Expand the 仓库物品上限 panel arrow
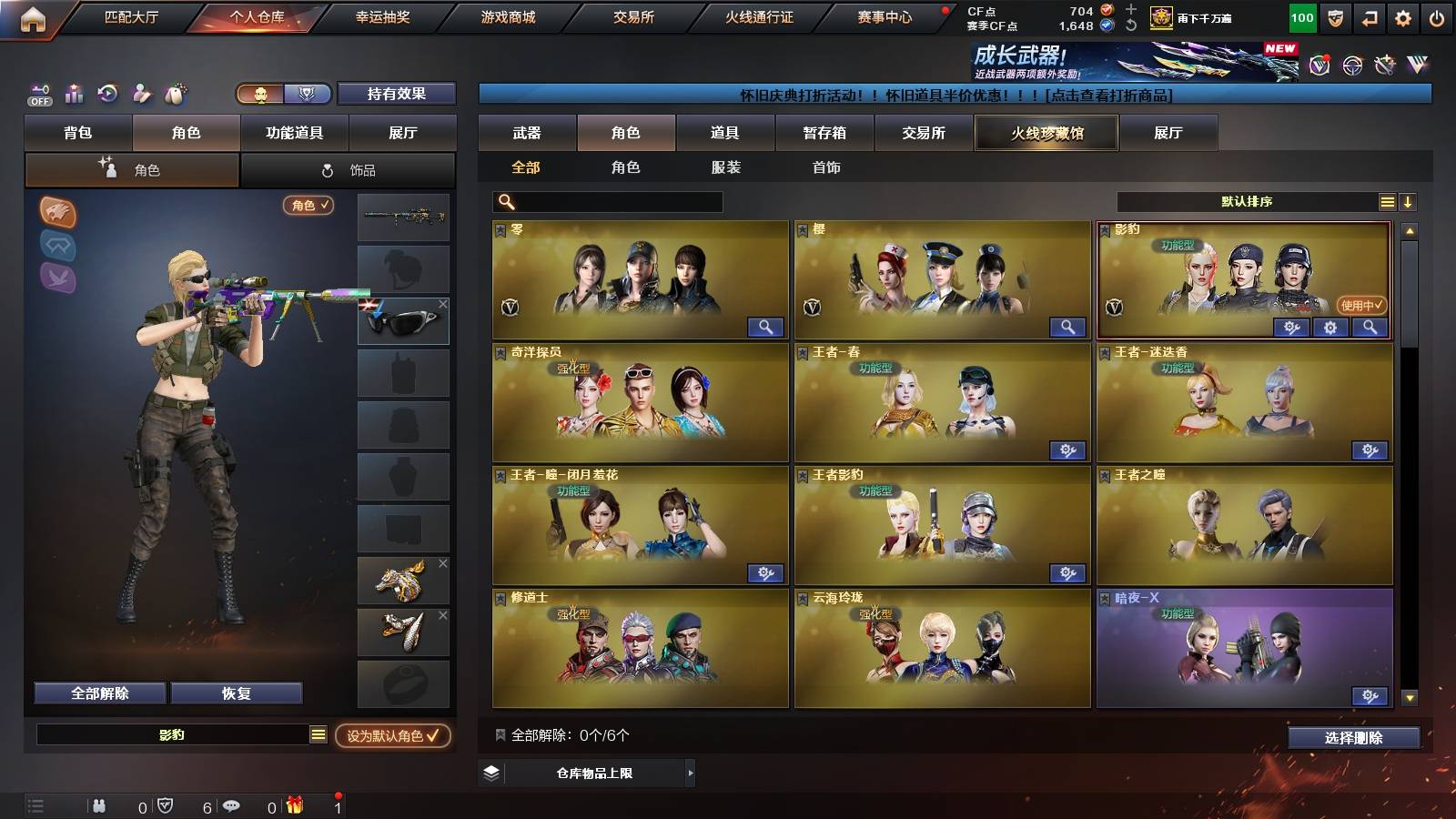Viewport: 1456px width, 819px height. point(689,773)
